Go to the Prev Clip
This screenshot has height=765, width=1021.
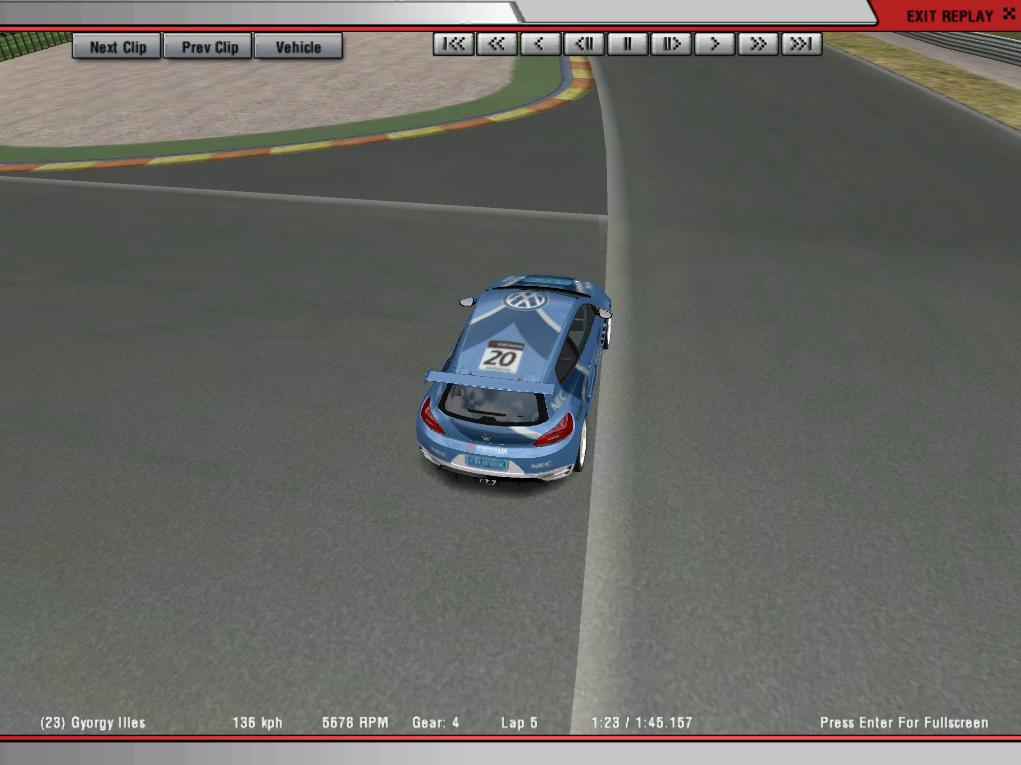pyautogui.click(x=209, y=47)
